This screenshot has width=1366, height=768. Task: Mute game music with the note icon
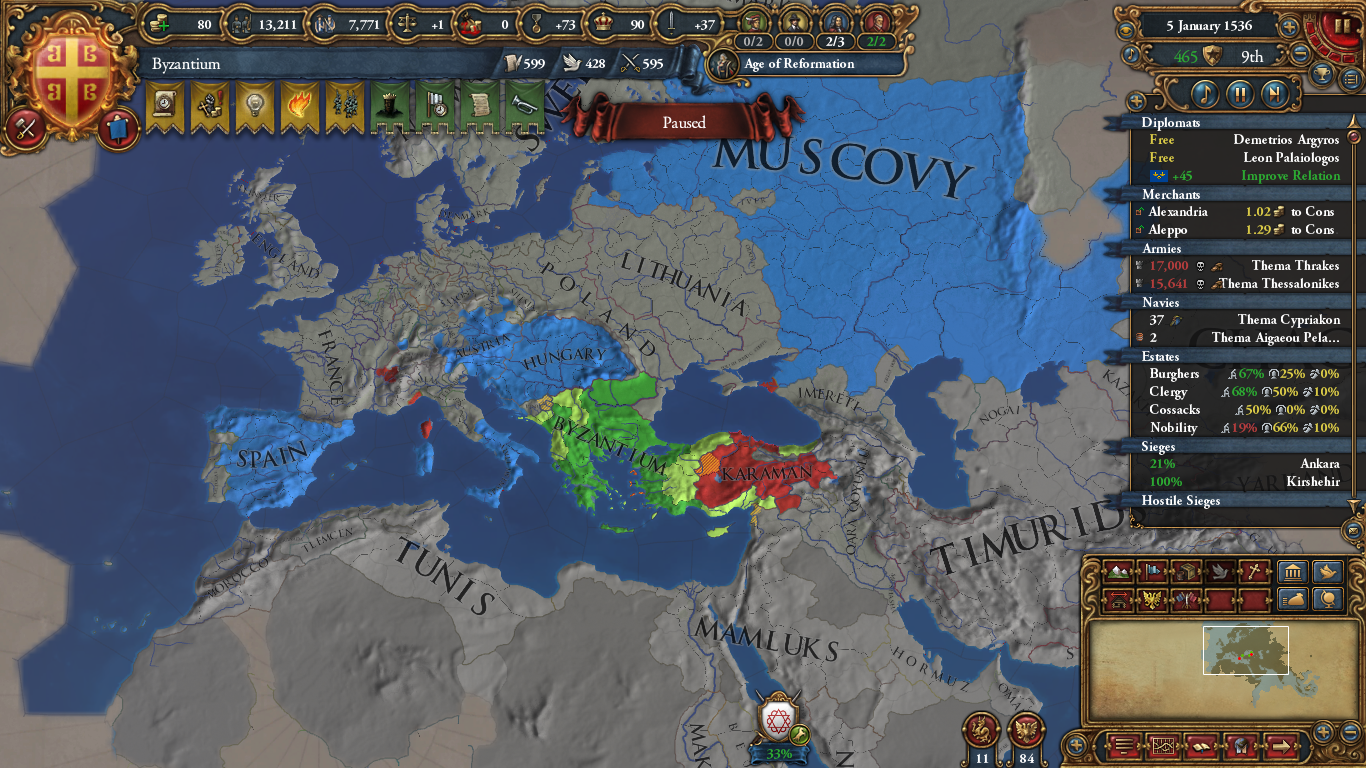pos(1131,53)
